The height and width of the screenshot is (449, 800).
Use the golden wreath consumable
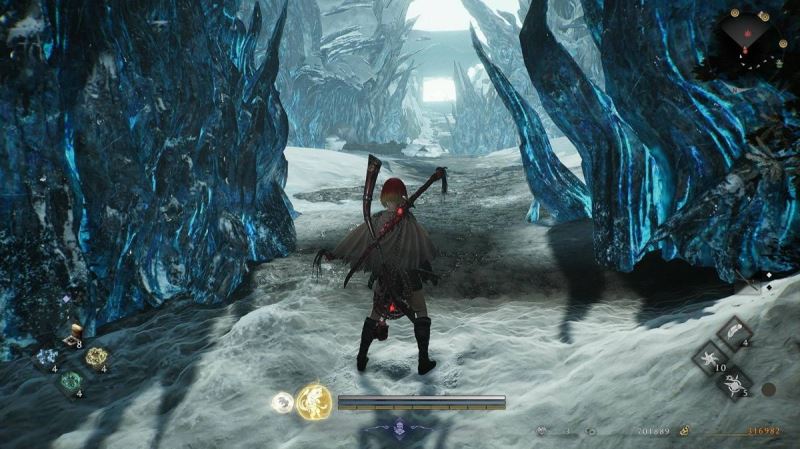95,357
